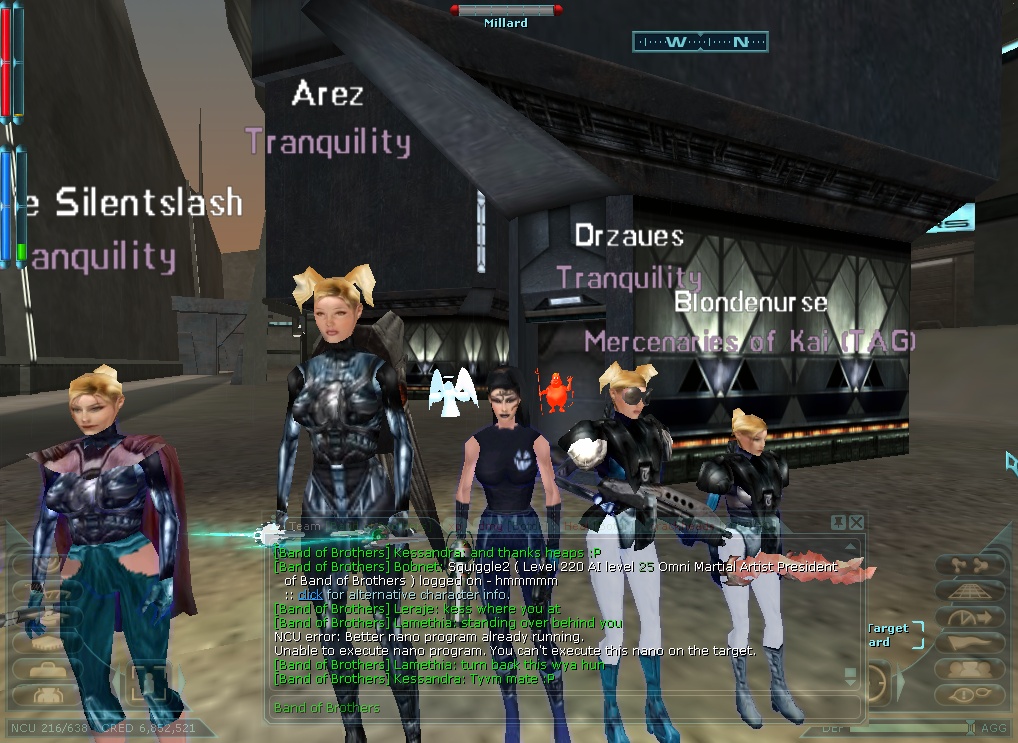1018x743 pixels.
Task: Click the blue 'click' link in chat
Action: click(311, 595)
